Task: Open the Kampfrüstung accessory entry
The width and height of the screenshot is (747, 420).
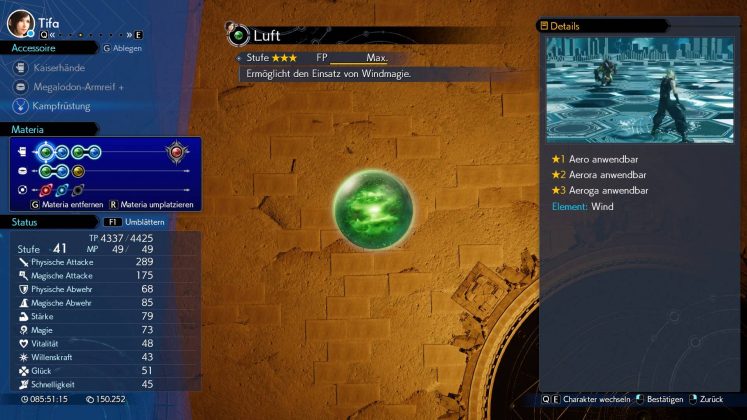Action: 60,104
